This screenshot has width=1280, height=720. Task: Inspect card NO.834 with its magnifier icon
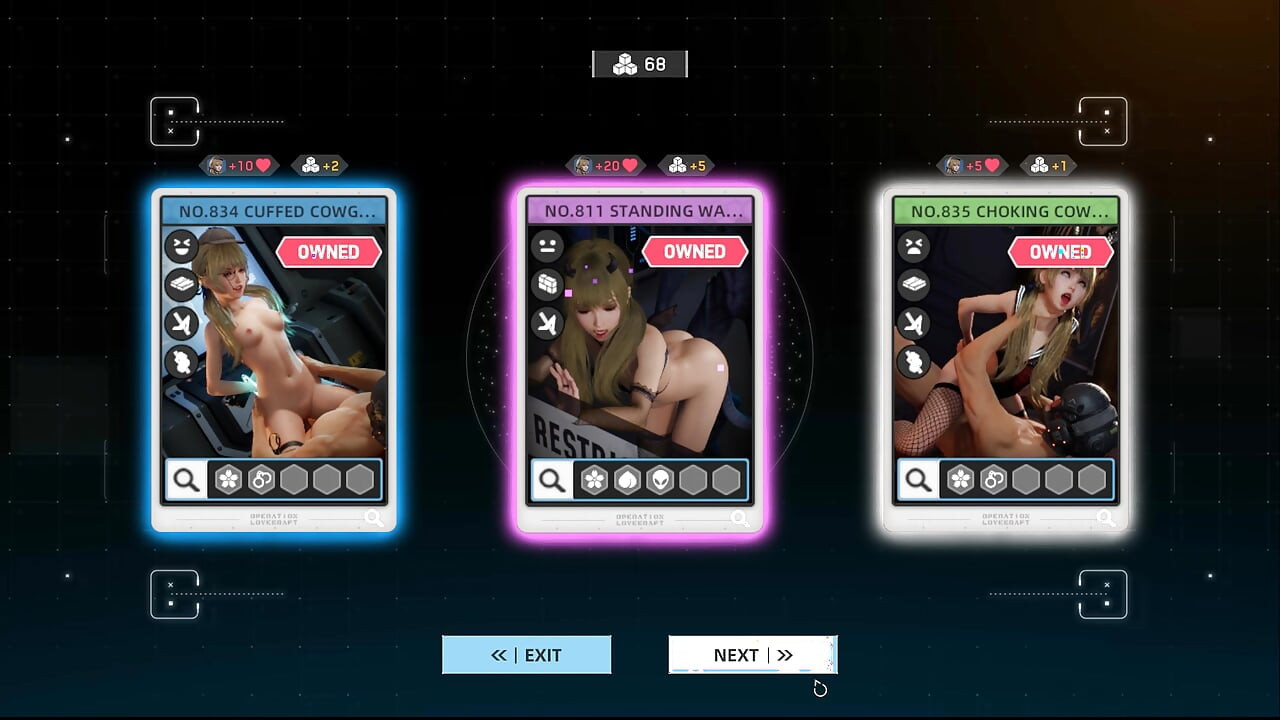[x=186, y=480]
